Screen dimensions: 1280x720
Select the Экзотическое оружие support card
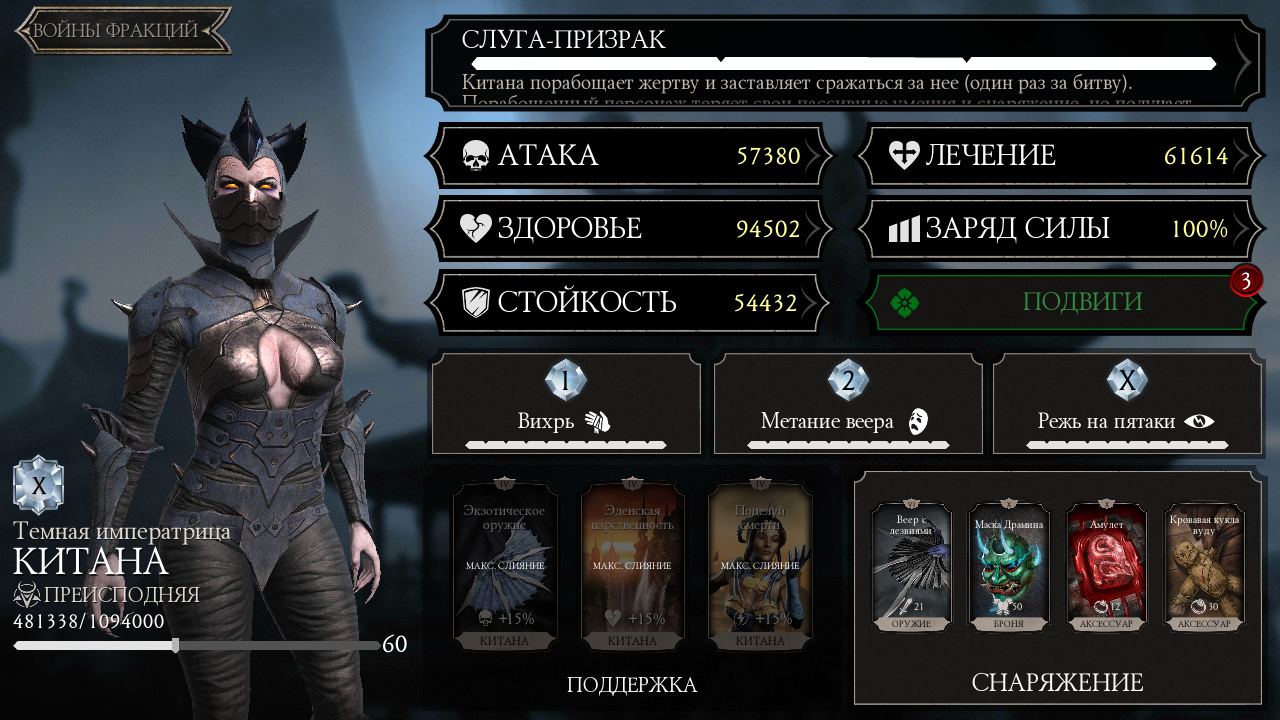pyautogui.click(x=505, y=568)
